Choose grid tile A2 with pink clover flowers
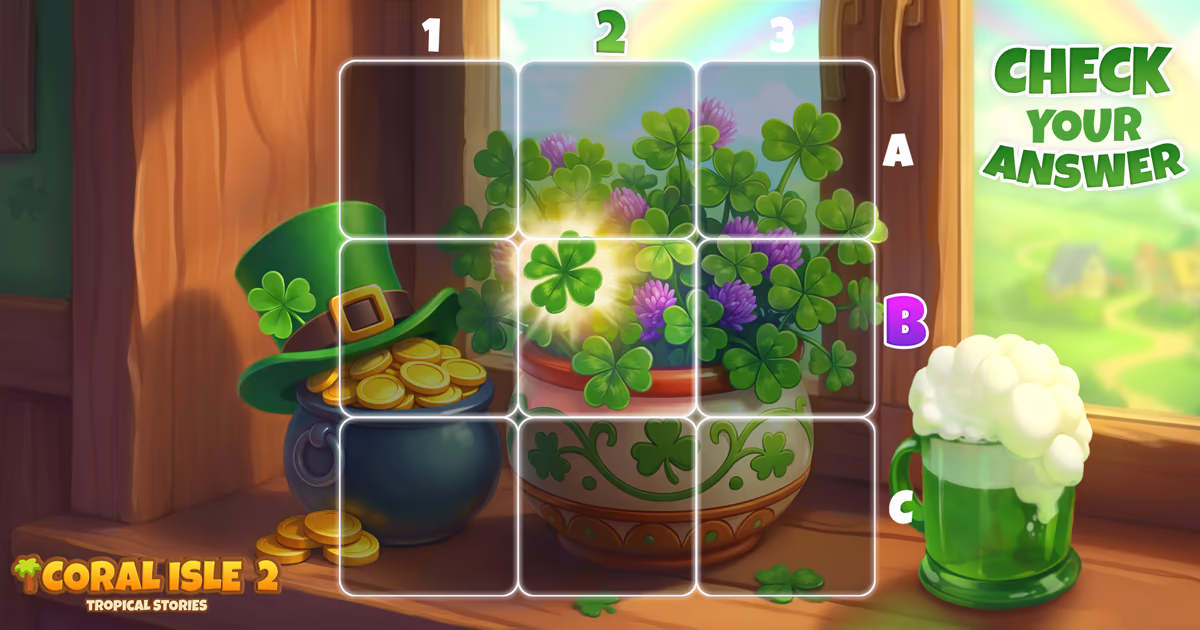1200x630 pixels. (x=607, y=149)
